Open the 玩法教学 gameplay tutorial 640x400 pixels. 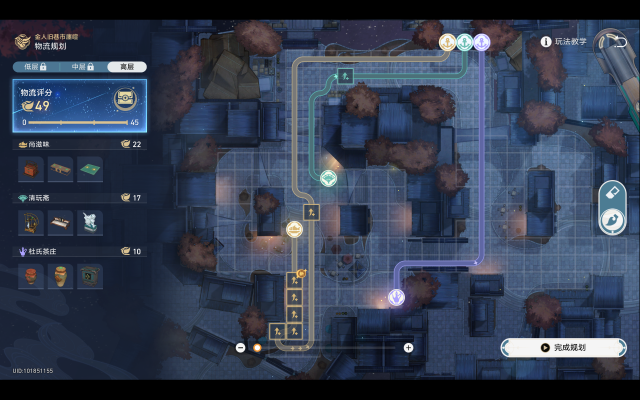pos(566,42)
